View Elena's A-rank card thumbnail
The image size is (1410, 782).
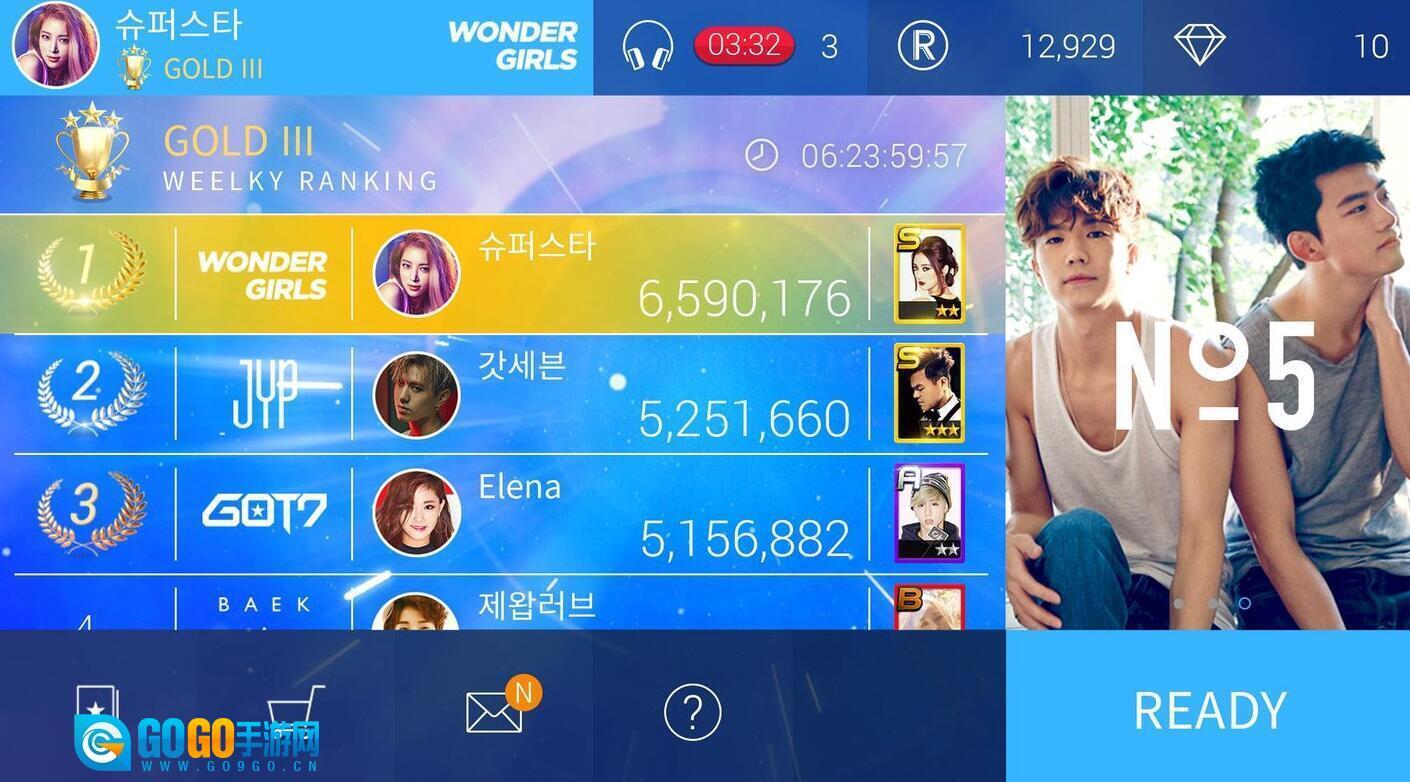pos(929,513)
